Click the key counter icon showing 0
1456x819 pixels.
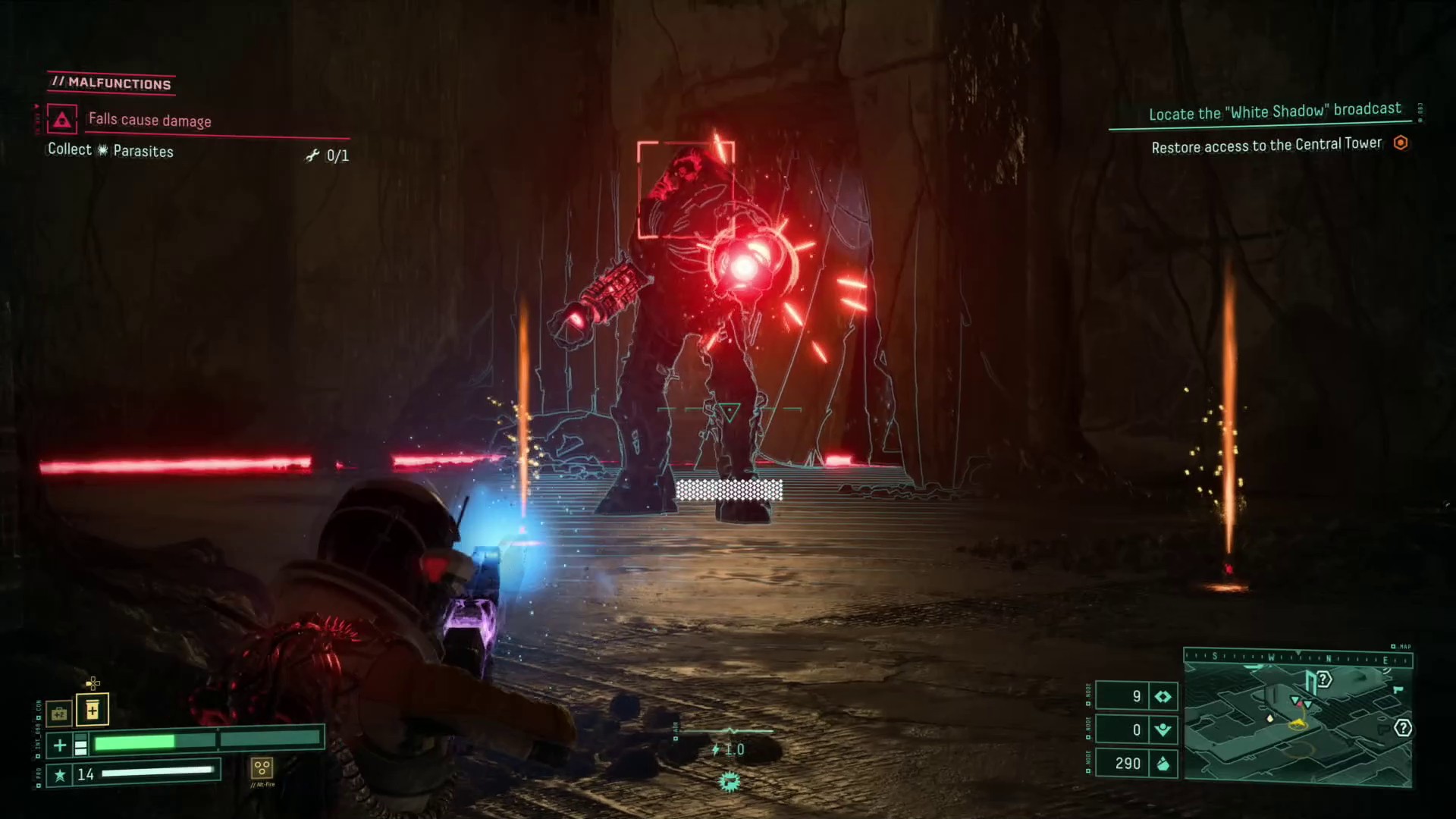tap(1163, 730)
